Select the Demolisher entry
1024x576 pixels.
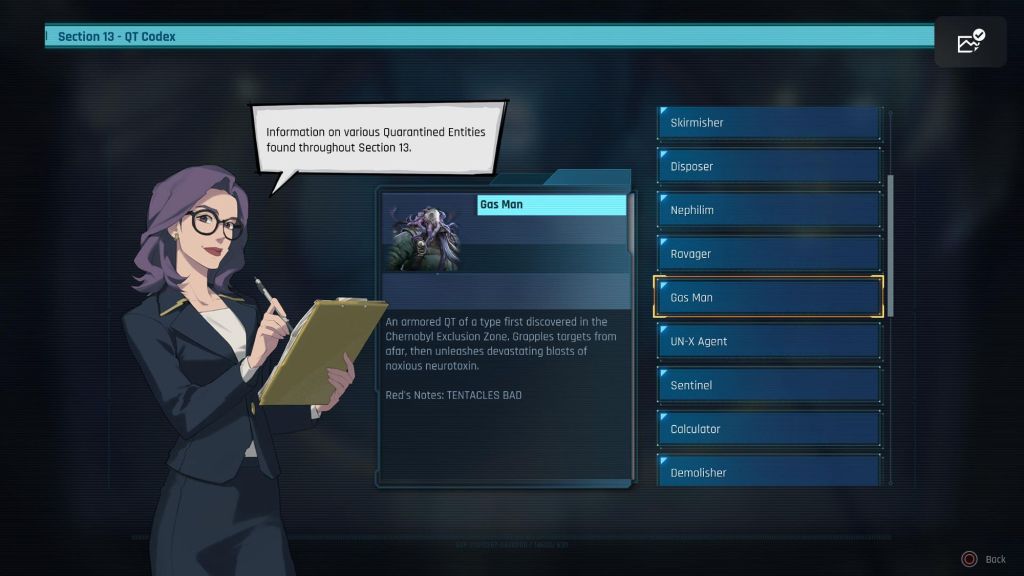point(768,471)
